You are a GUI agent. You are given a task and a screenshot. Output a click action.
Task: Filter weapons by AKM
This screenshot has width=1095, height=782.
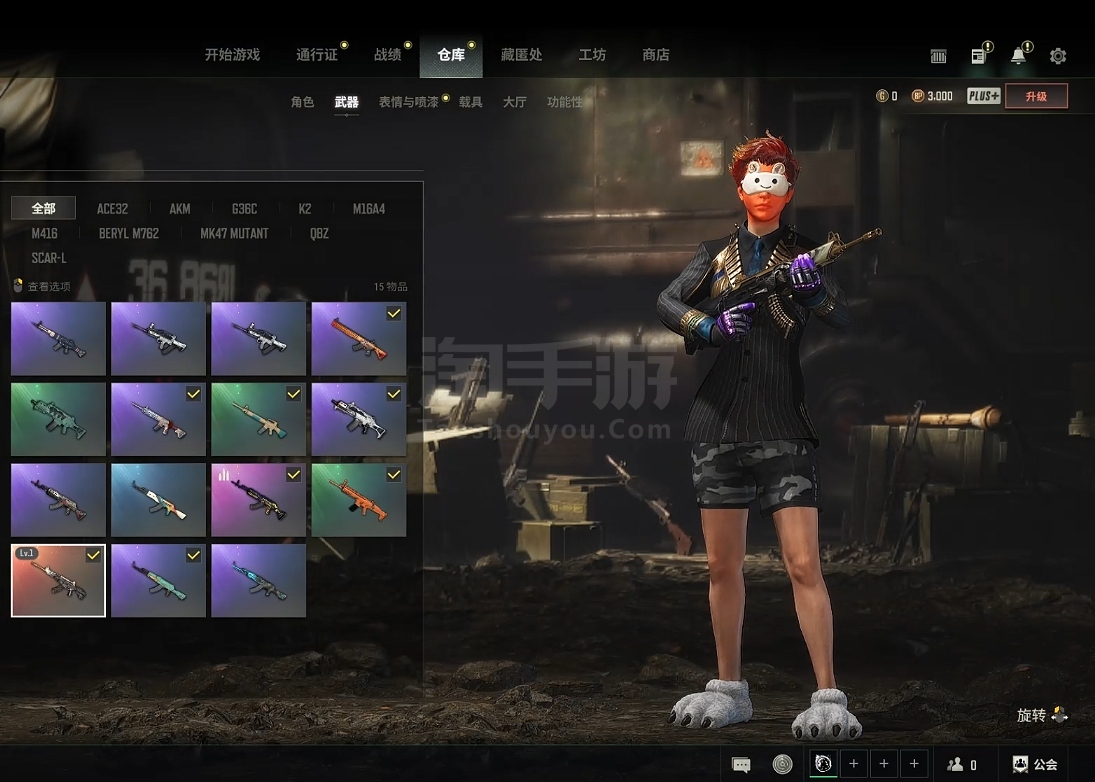point(180,209)
